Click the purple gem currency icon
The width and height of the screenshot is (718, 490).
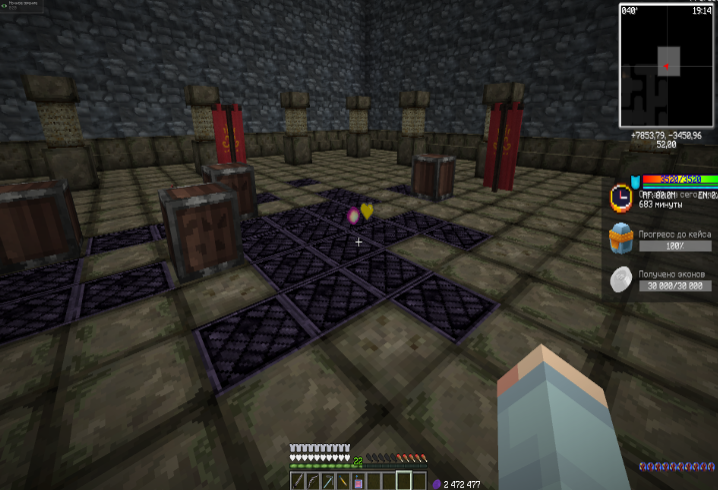click(x=436, y=483)
